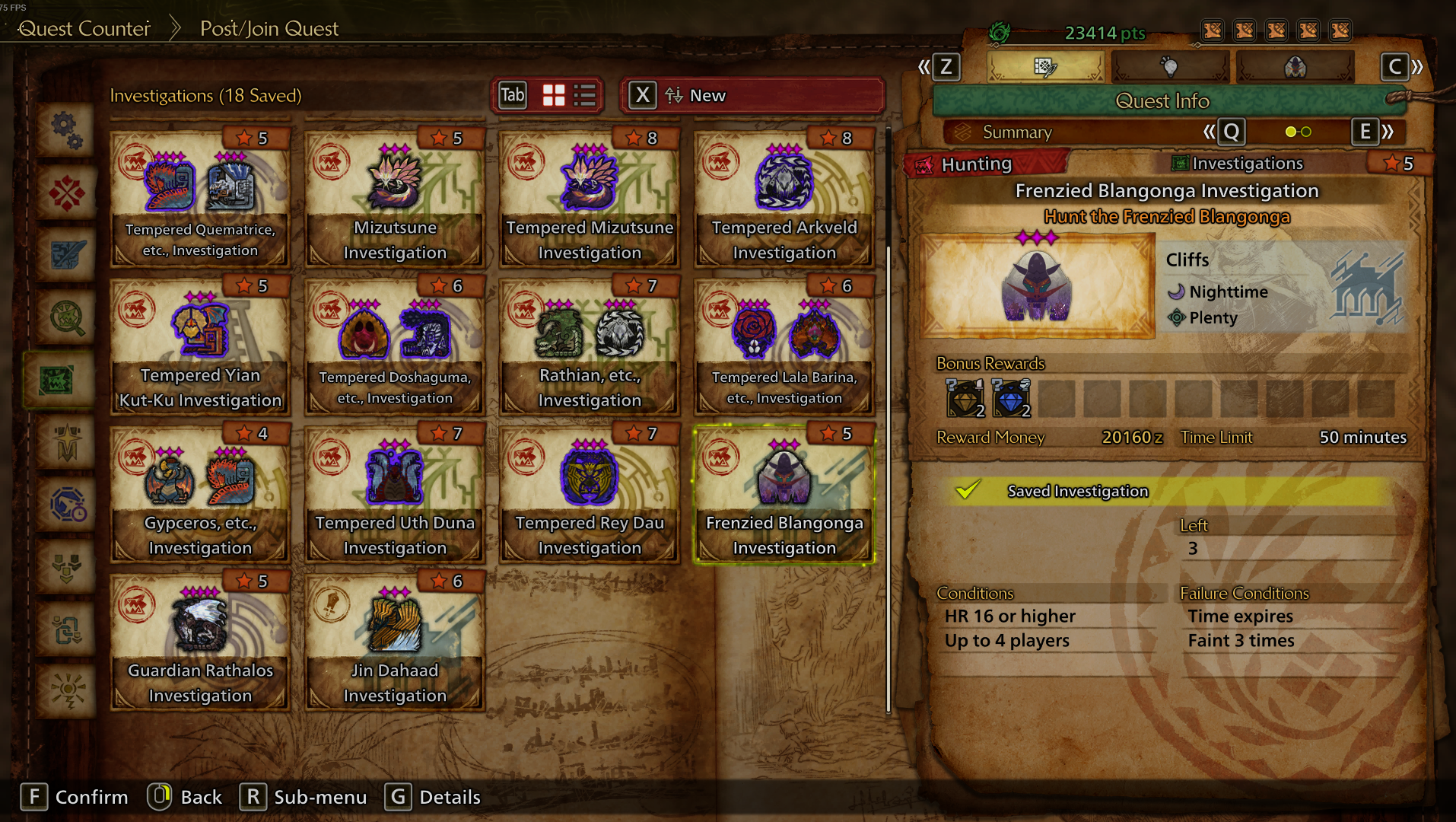The height and width of the screenshot is (822, 1456).
Task: Choose Rathian, etc. Investigation
Action: pos(590,347)
